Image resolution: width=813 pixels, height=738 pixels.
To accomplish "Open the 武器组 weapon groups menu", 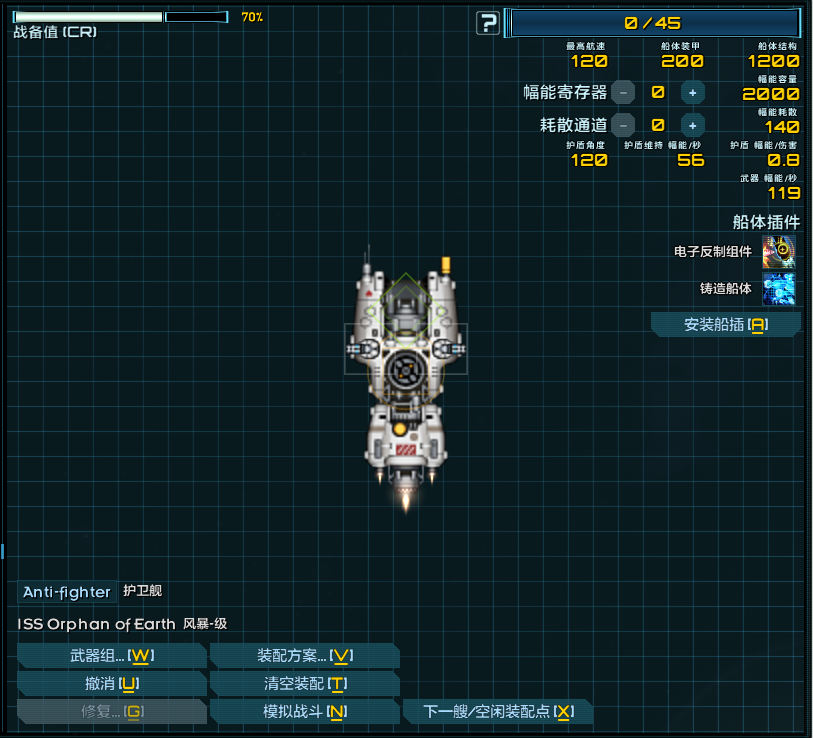I will [111, 656].
